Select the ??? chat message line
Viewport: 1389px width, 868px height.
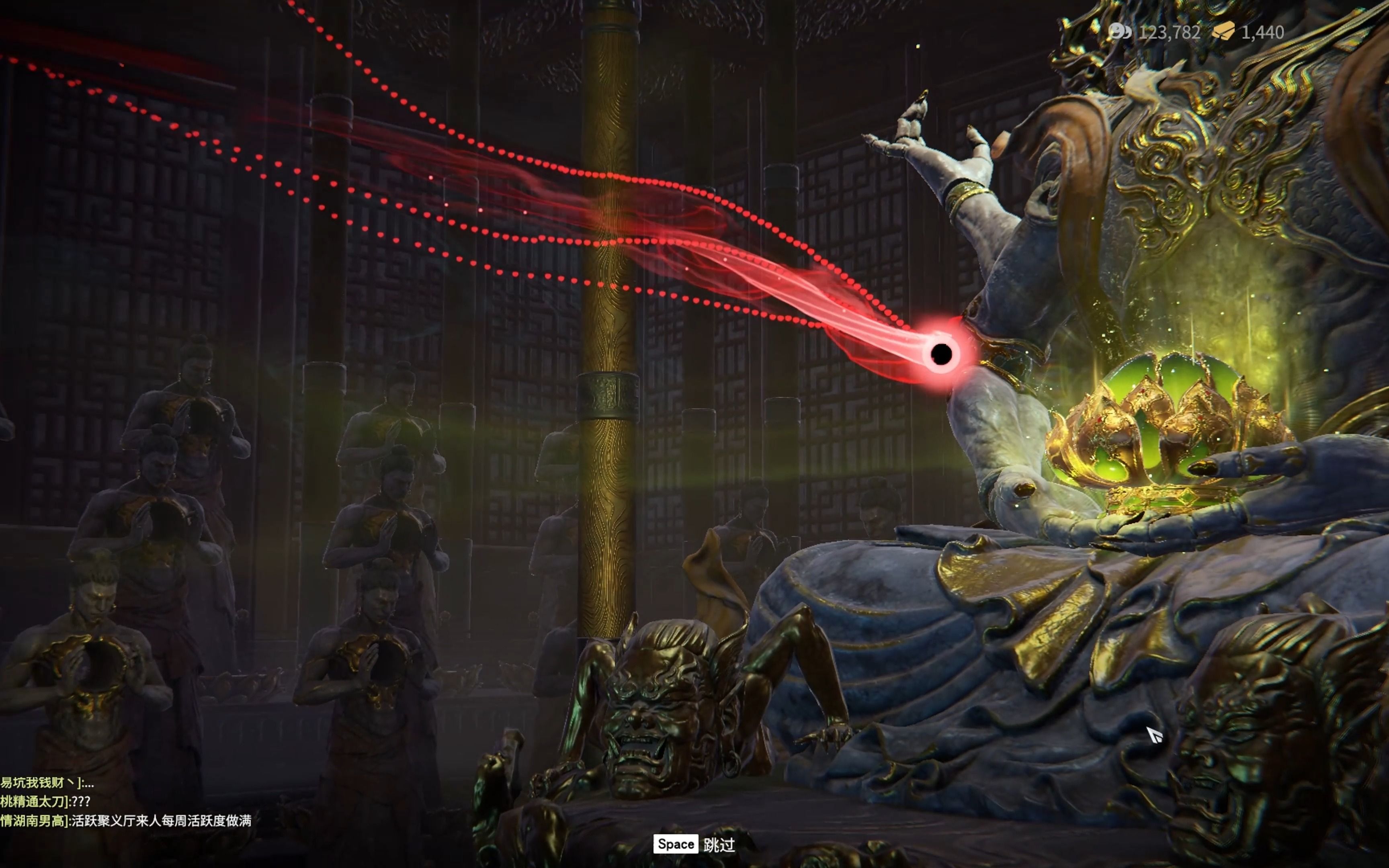tap(46, 801)
